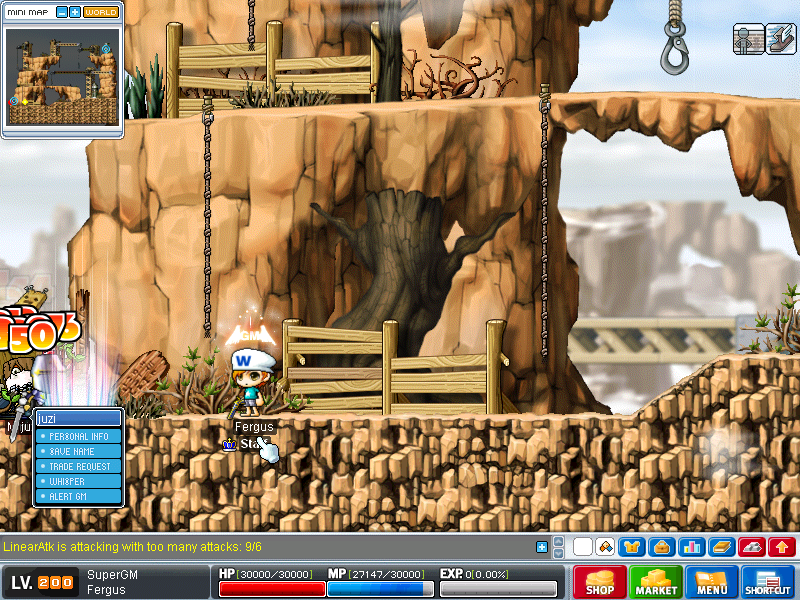The image size is (800, 600).
Task: Click the red up-arrow icon
Action: [x=781, y=547]
